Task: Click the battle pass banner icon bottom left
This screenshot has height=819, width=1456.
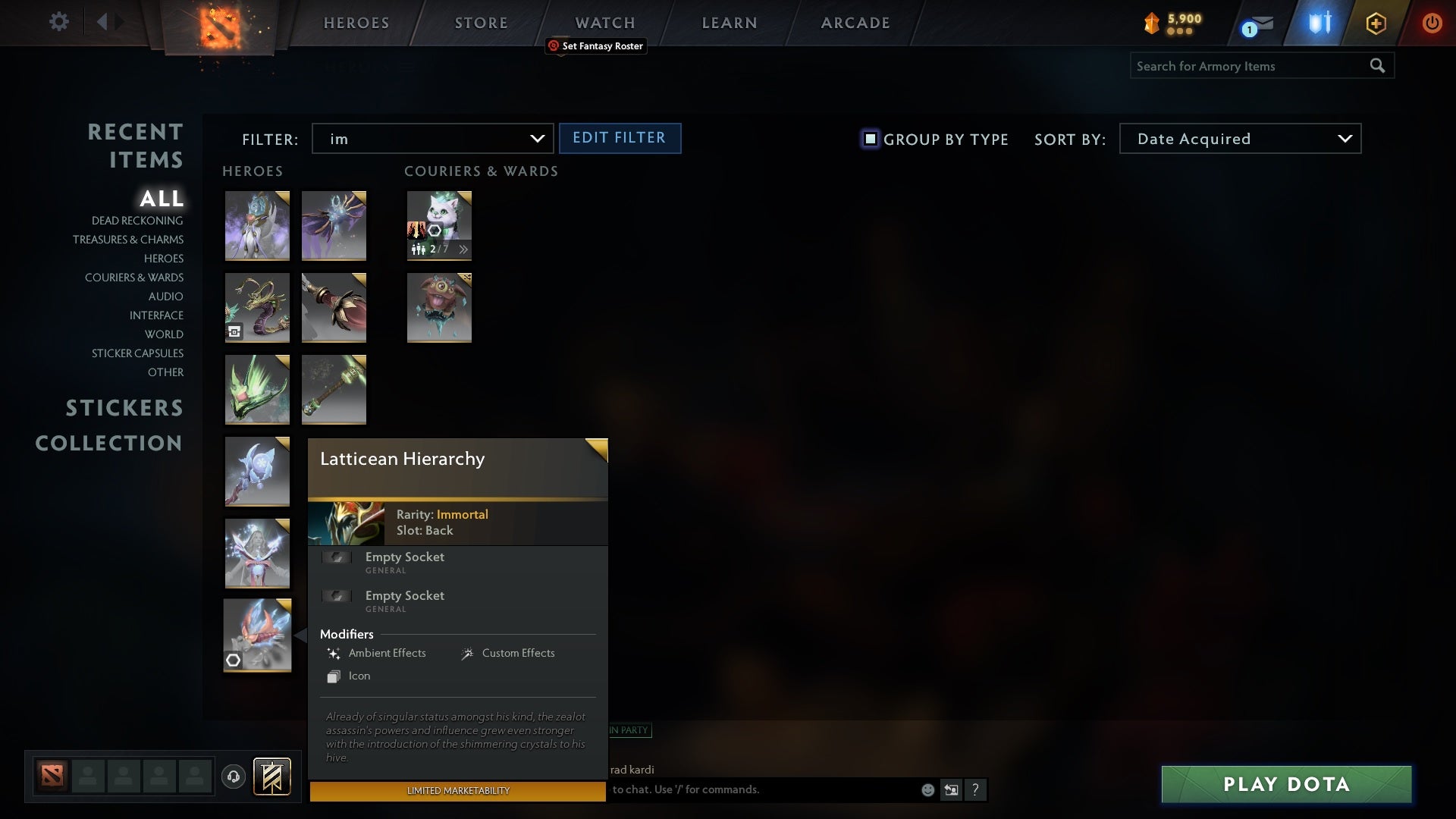Action: (x=273, y=777)
